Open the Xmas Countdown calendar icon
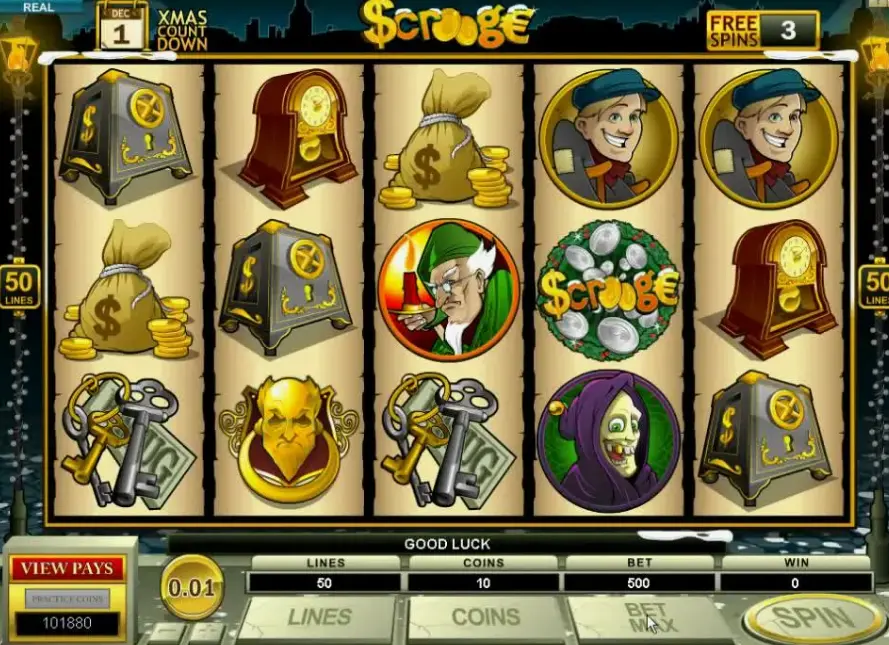This screenshot has height=645, width=889. tap(122, 26)
